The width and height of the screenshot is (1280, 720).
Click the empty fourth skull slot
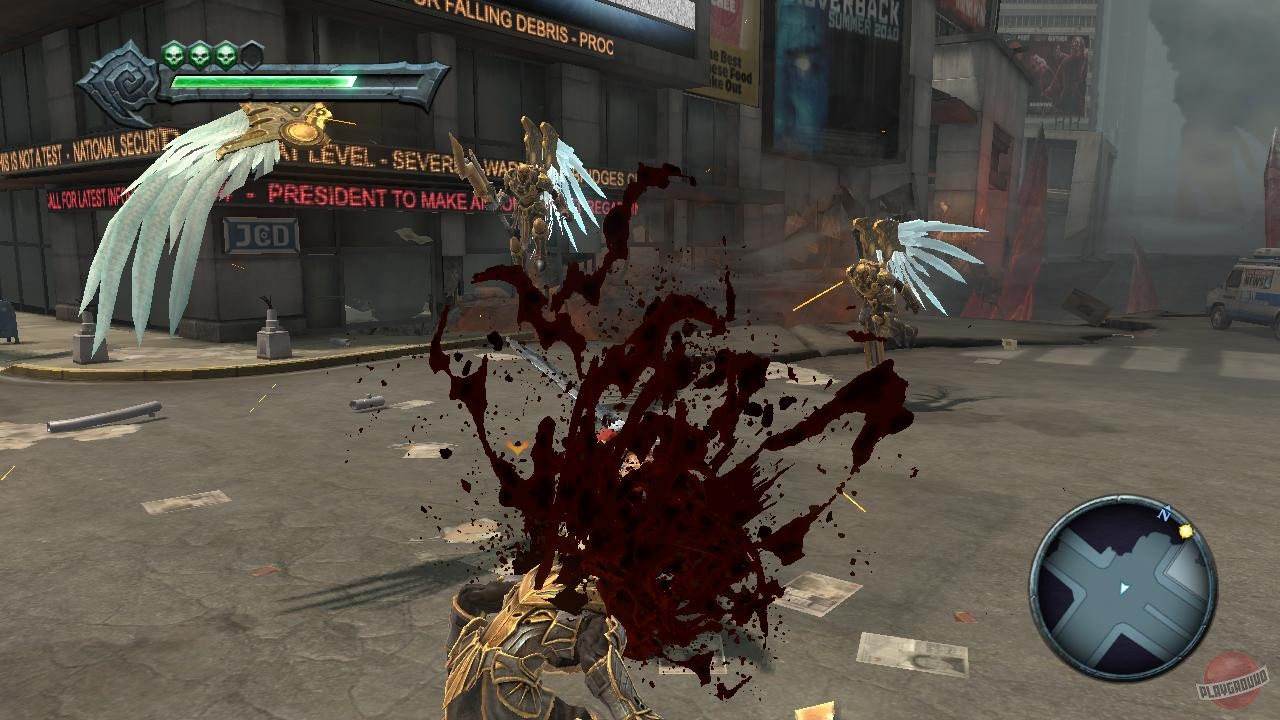click(251, 55)
